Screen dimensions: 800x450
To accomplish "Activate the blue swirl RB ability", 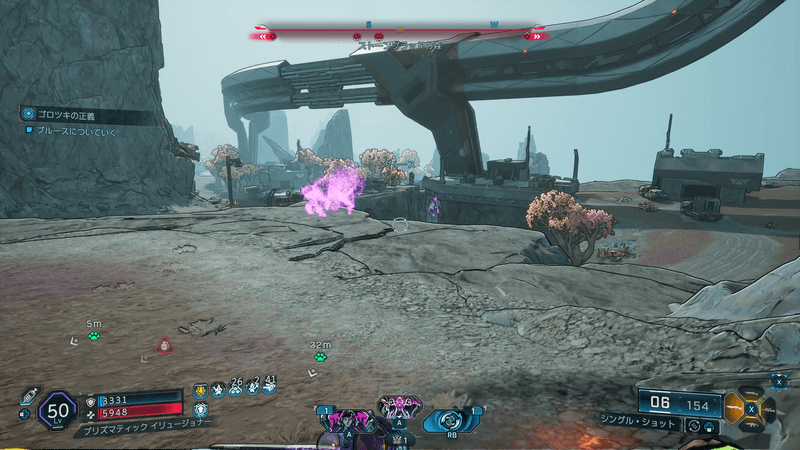I will (452, 419).
